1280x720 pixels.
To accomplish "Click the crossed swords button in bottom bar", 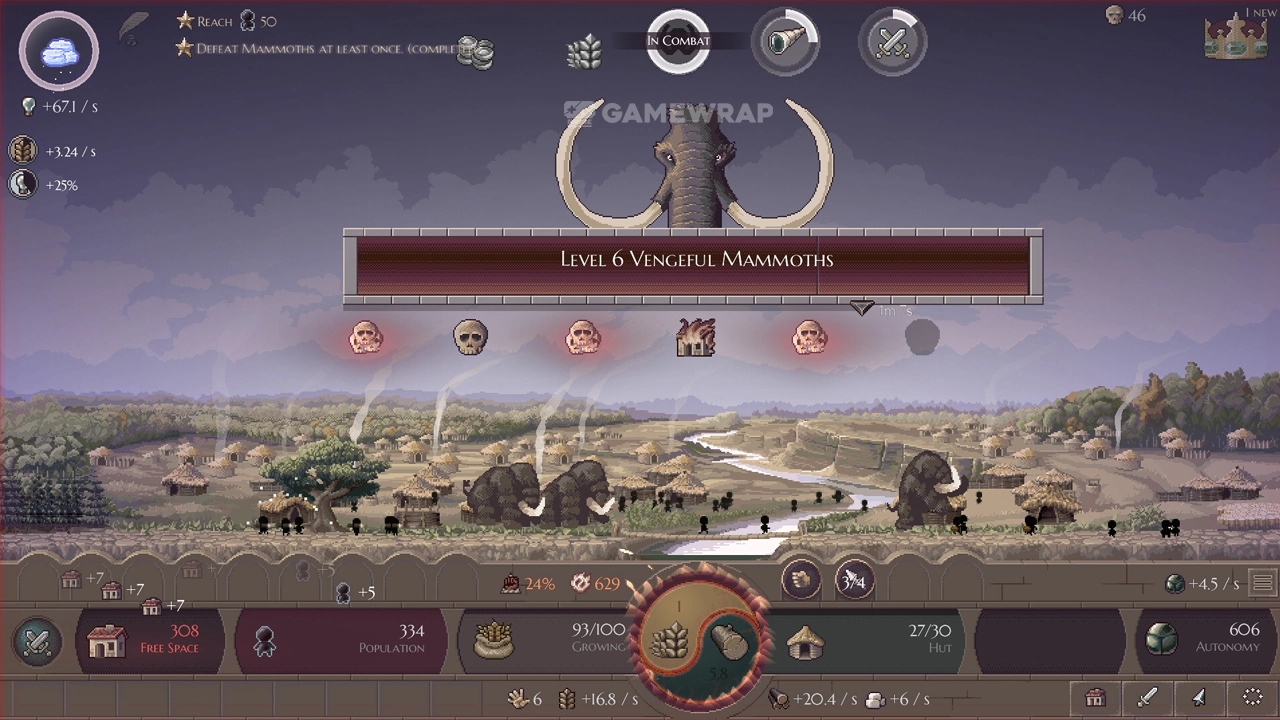I will (x=37, y=641).
